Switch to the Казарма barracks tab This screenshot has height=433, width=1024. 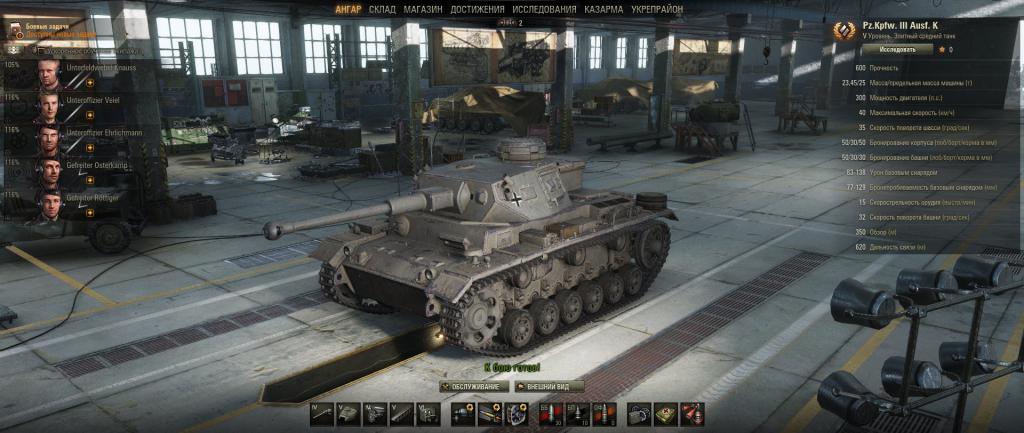tap(604, 9)
